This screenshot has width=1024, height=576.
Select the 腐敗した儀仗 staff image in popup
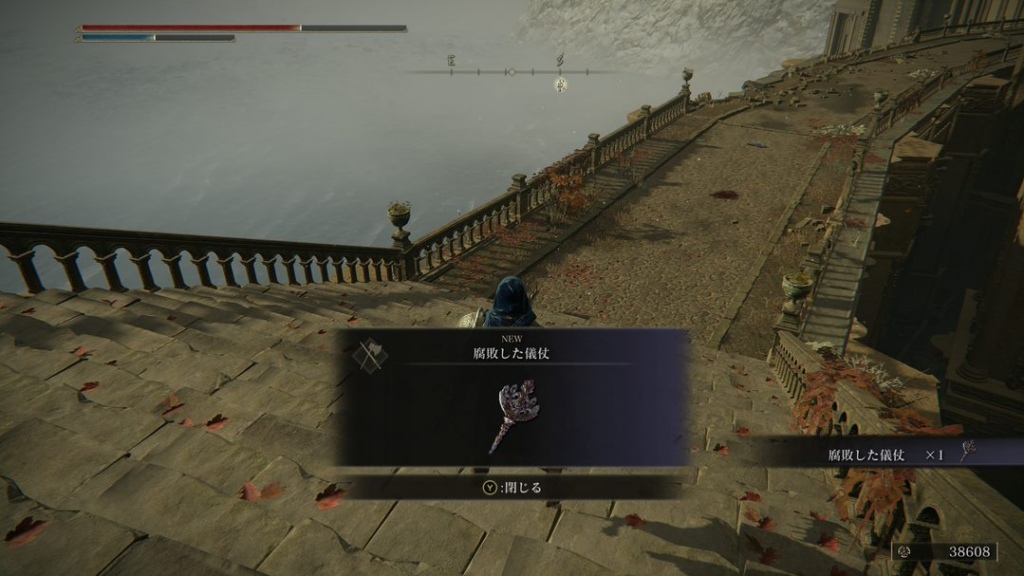514,414
